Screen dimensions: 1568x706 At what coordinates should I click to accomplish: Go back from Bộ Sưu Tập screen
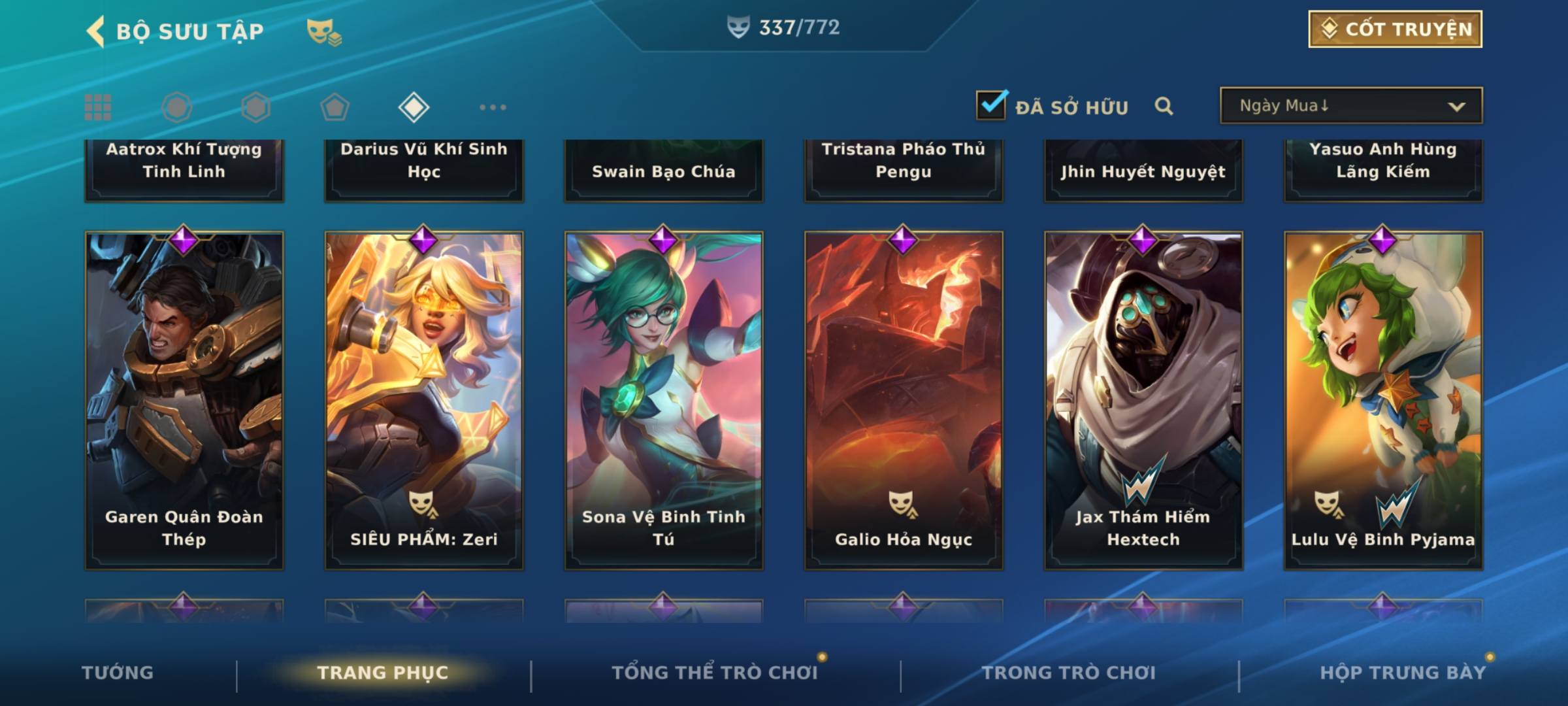tap(97, 31)
